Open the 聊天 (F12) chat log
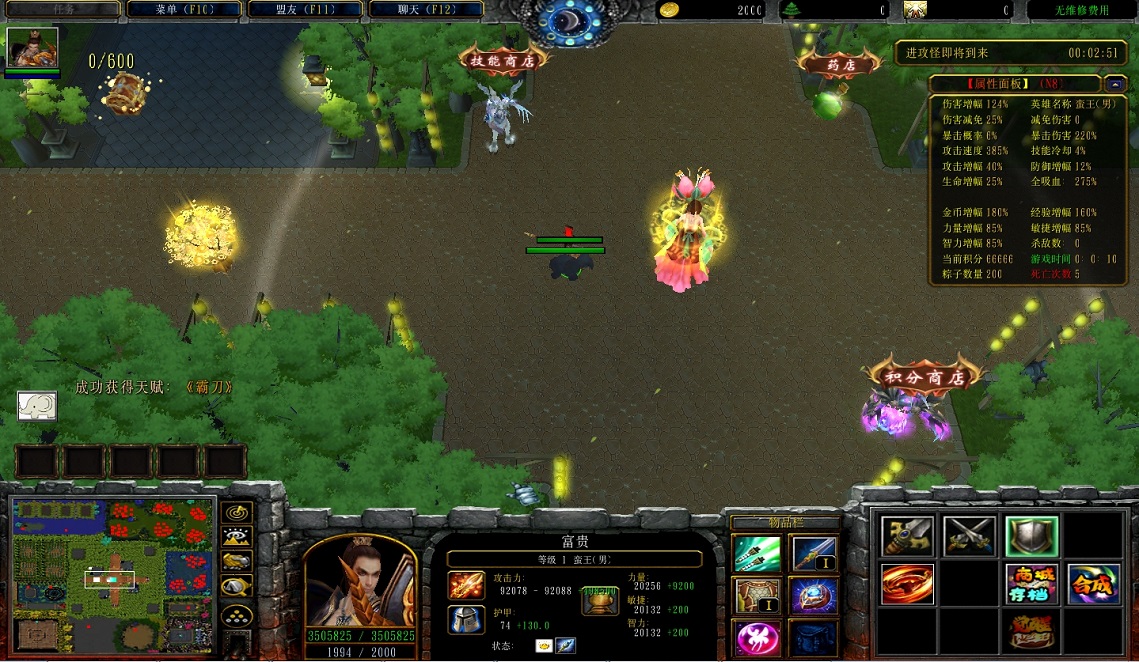Image resolution: width=1139 pixels, height=662 pixels. [x=426, y=10]
